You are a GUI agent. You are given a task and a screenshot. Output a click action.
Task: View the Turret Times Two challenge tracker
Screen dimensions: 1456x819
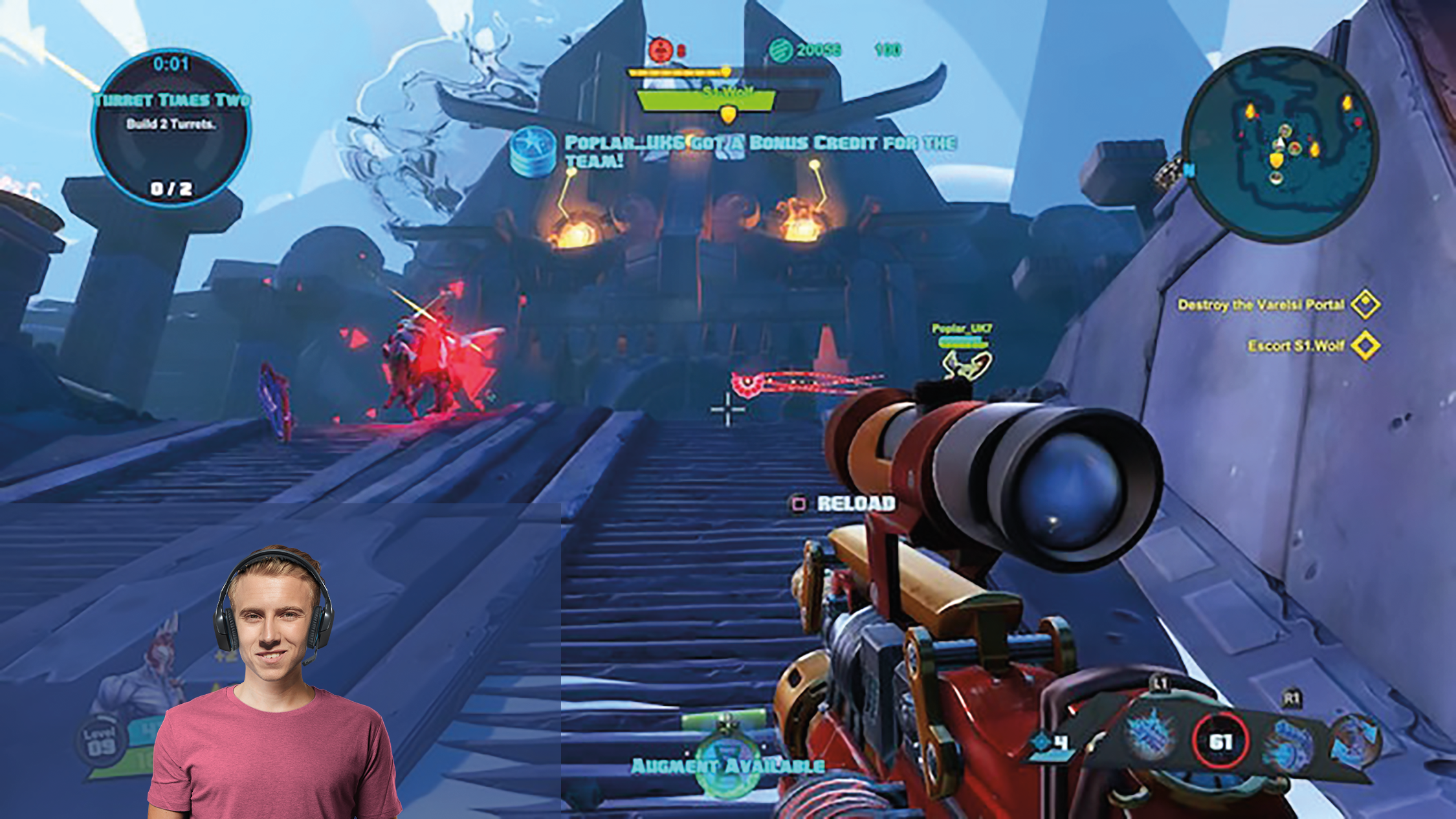[x=171, y=127]
